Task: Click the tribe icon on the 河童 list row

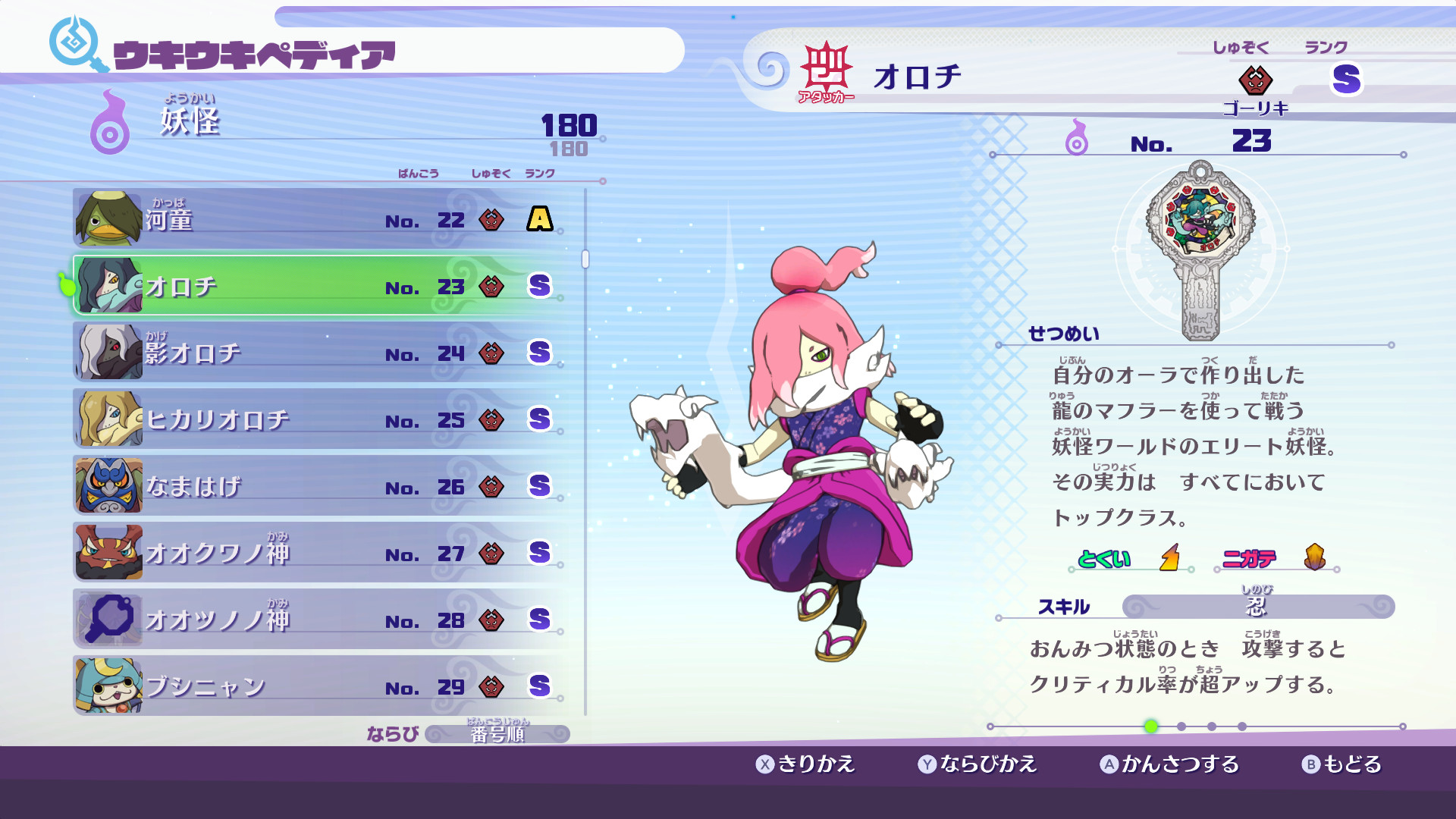Action: click(x=491, y=220)
